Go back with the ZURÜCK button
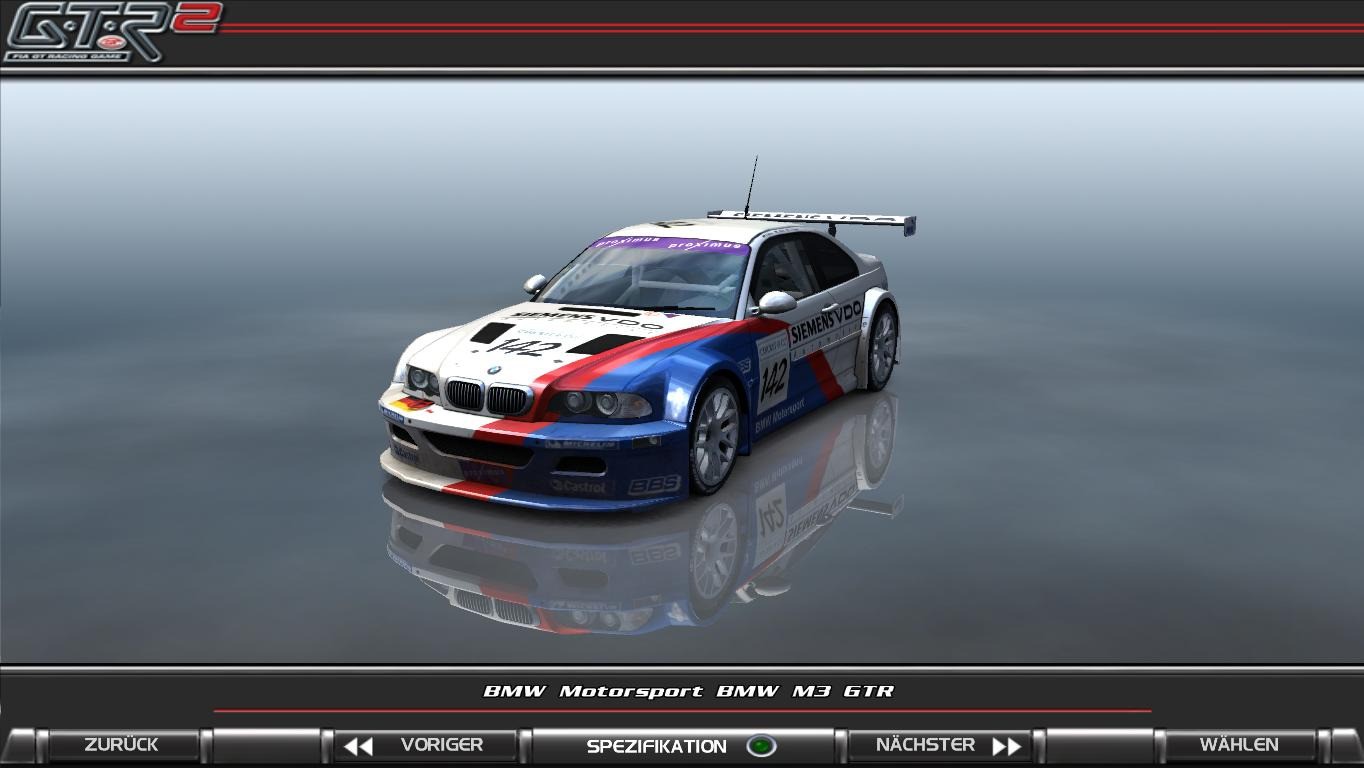1364x768 pixels. [x=121, y=745]
